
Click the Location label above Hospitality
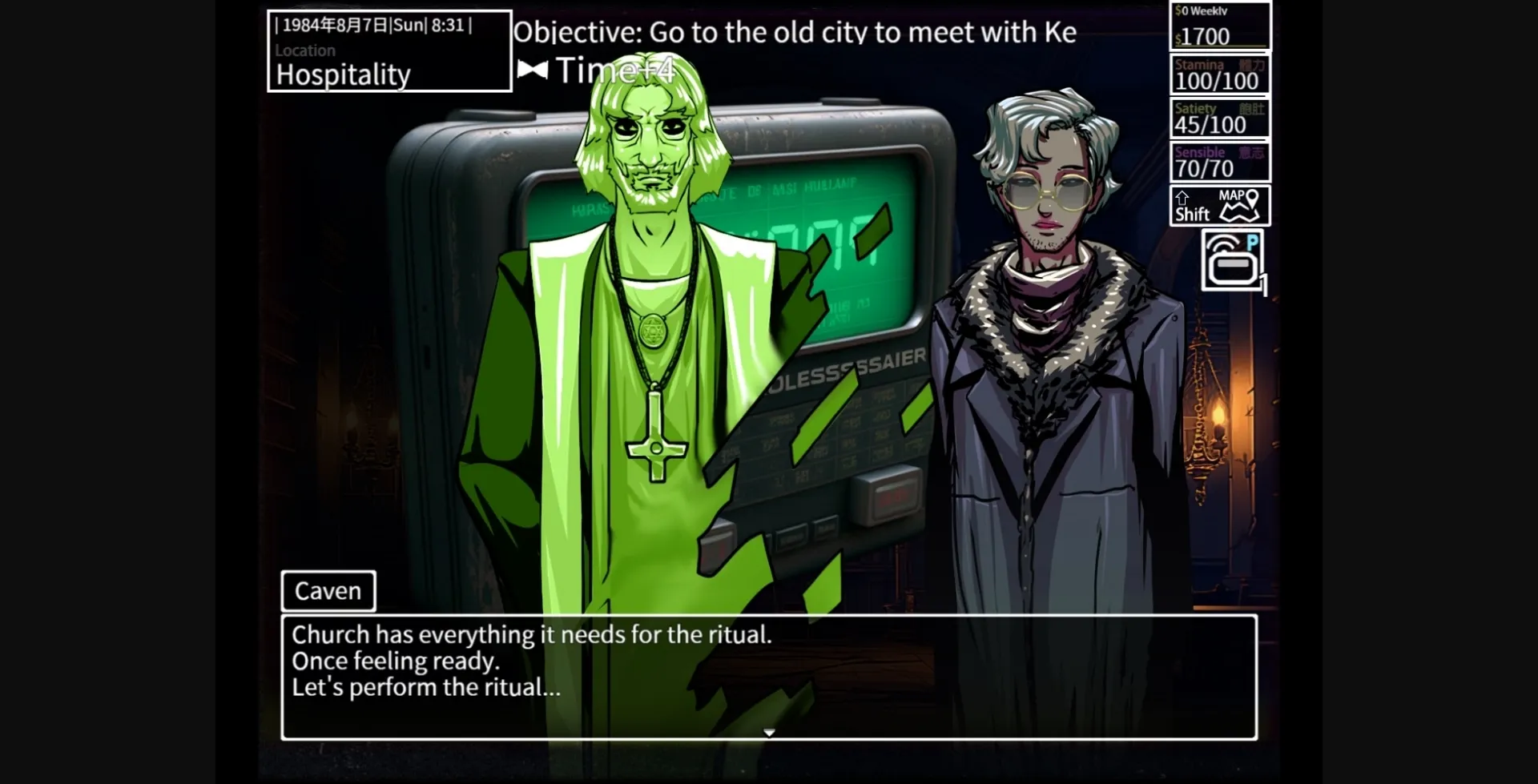305,50
